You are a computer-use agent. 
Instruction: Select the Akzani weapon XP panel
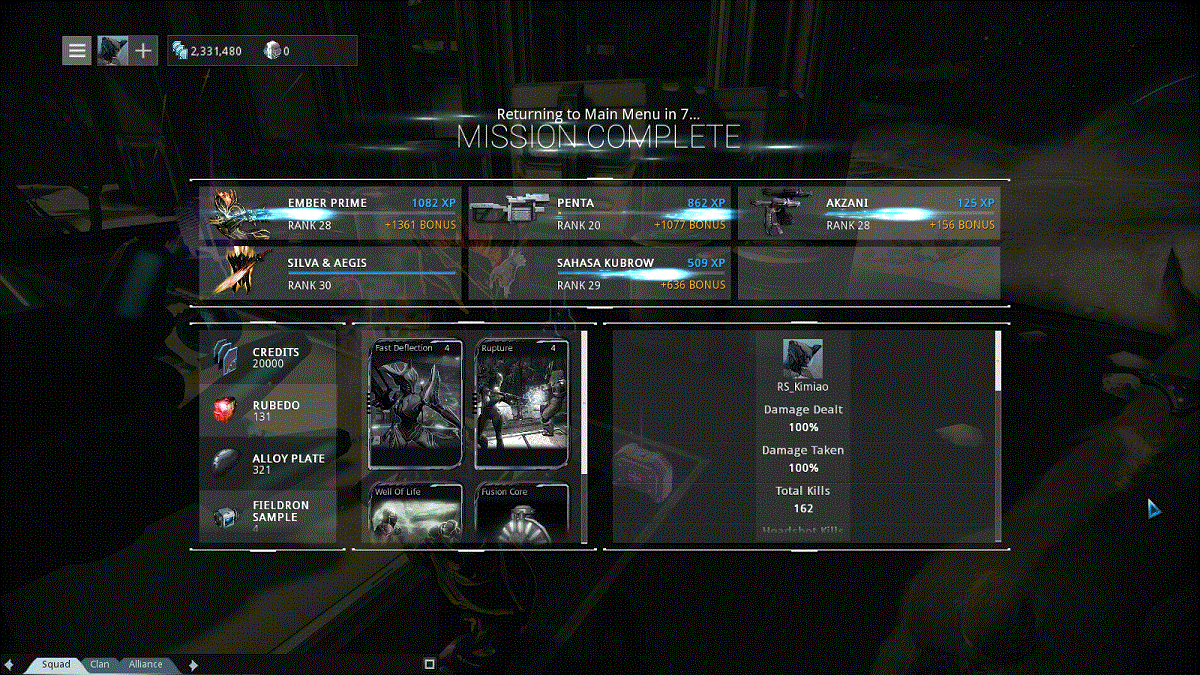click(x=868, y=213)
